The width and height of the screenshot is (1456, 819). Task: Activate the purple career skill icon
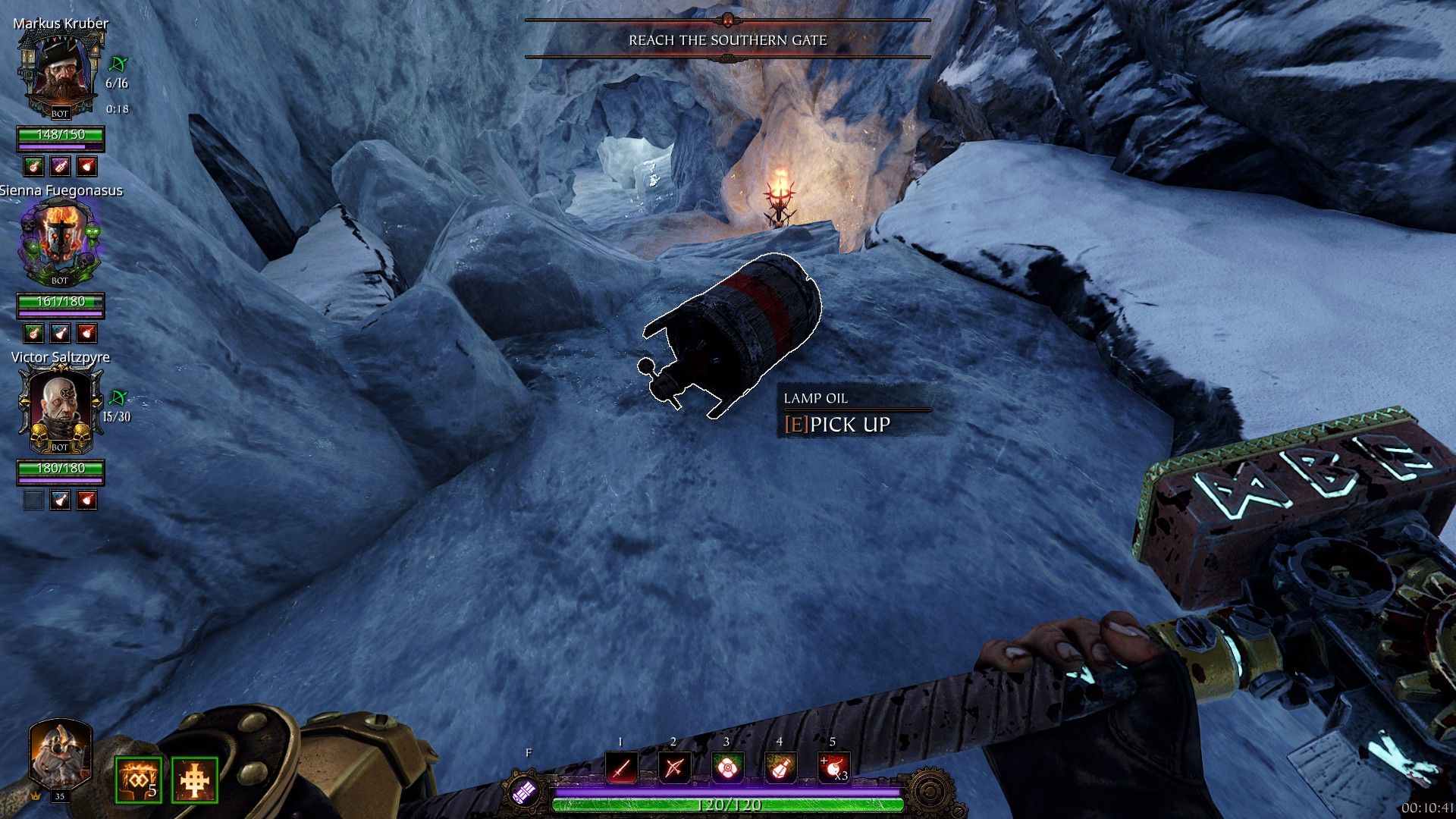point(525,792)
